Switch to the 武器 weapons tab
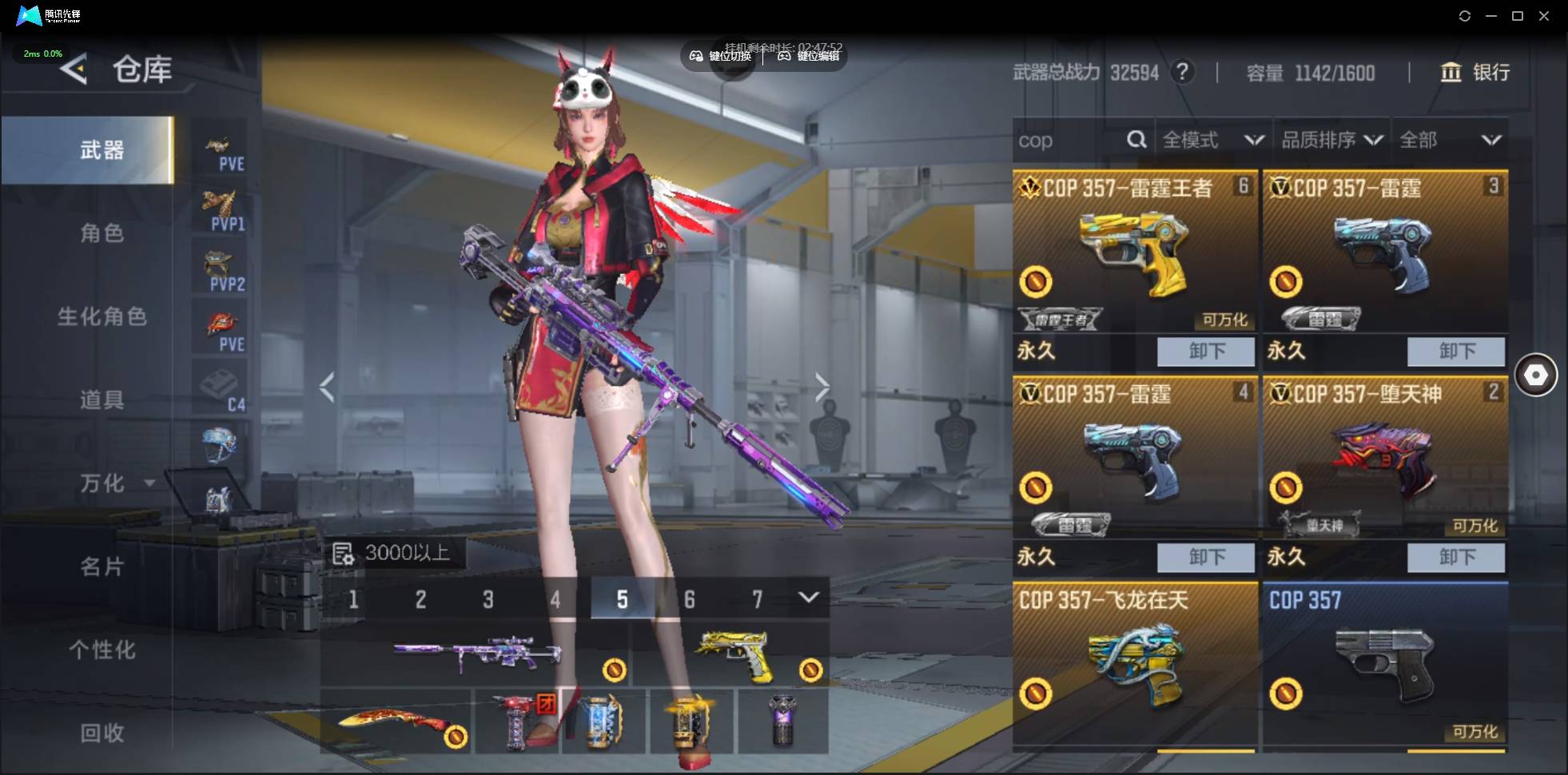The image size is (1568, 775). [x=101, y=150]
